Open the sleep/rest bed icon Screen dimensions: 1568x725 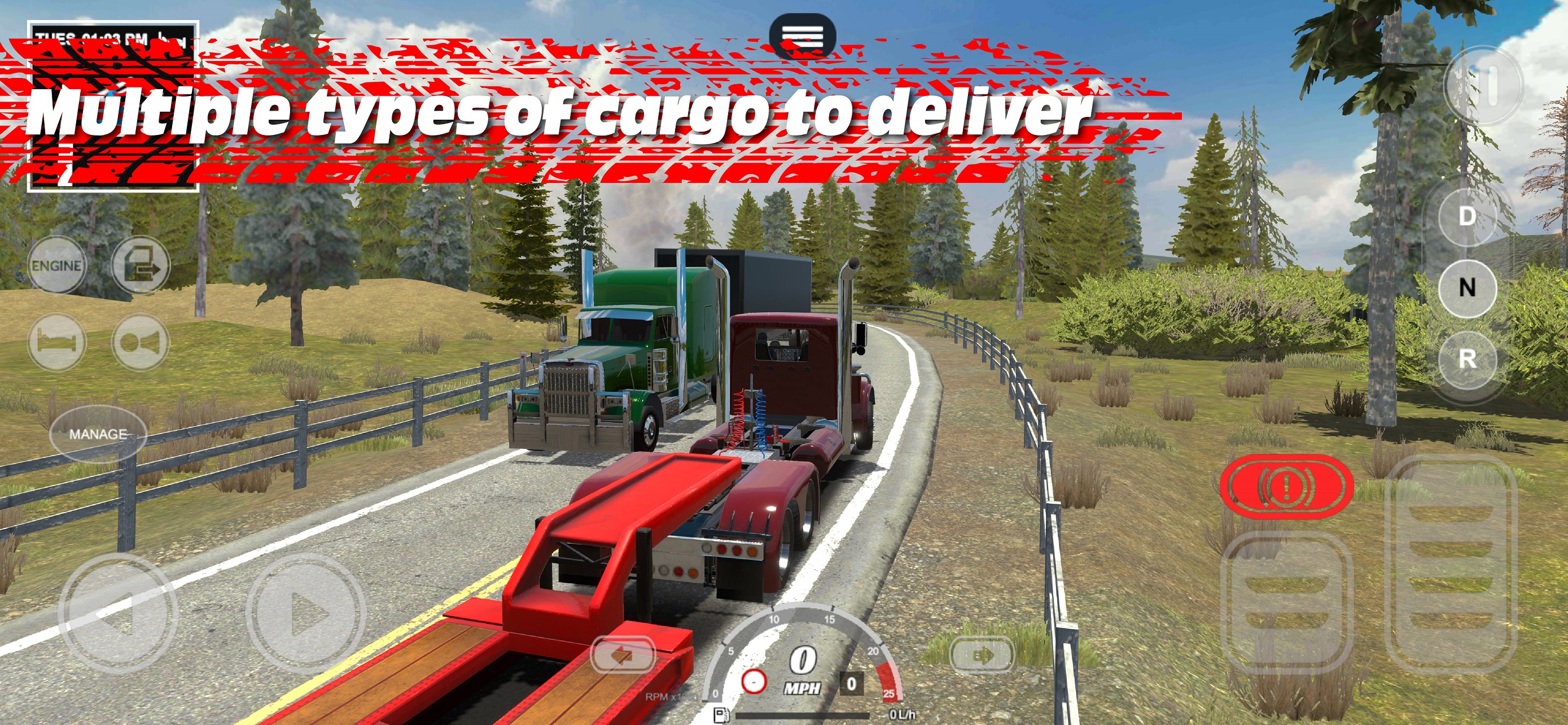[x=56, y=342]
